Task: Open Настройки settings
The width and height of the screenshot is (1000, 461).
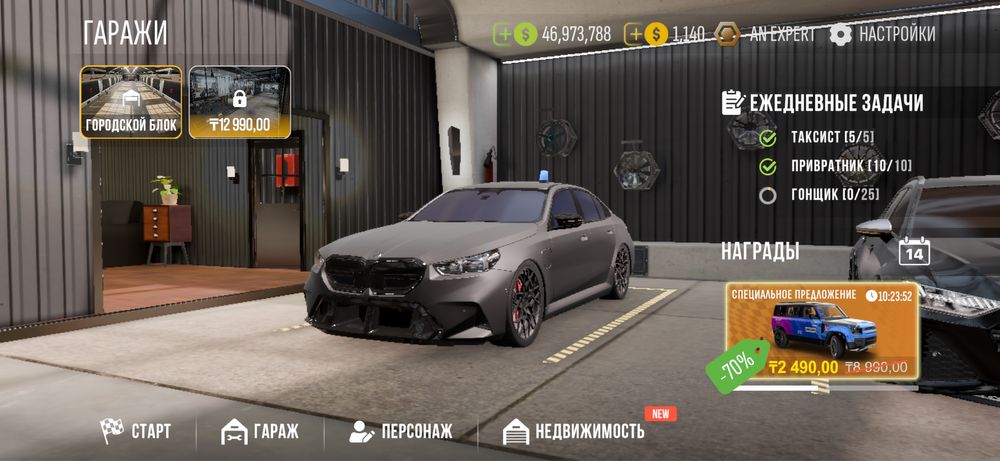Action: [883, 34]
